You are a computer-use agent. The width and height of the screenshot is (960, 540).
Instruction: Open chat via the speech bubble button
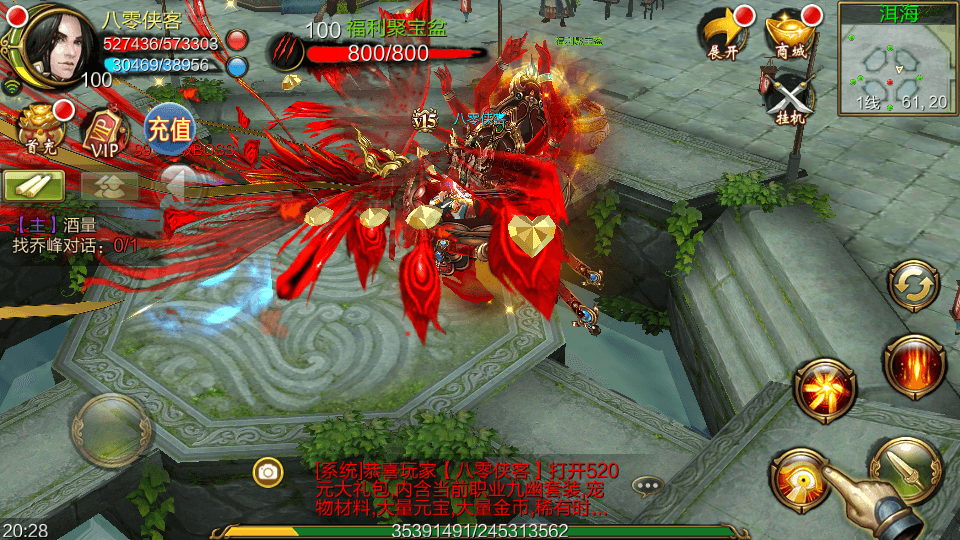coord(648,486)
